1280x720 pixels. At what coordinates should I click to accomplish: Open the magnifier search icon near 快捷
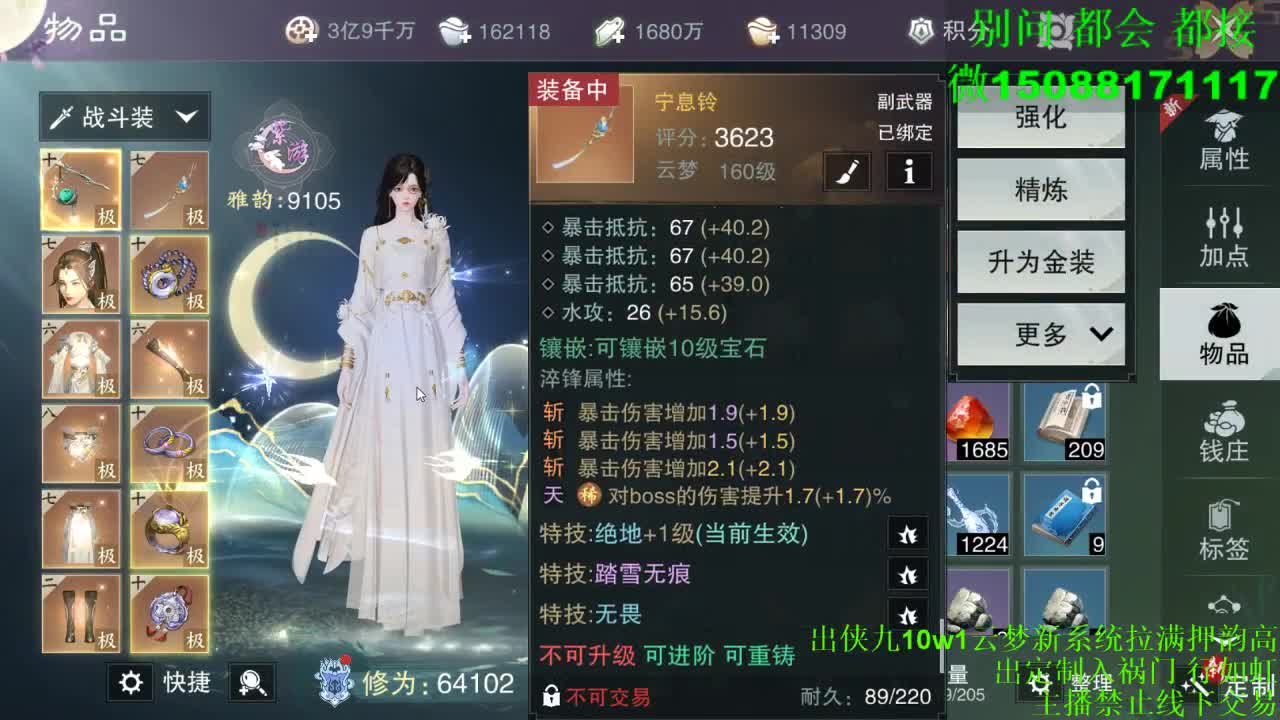coord(251,682)
